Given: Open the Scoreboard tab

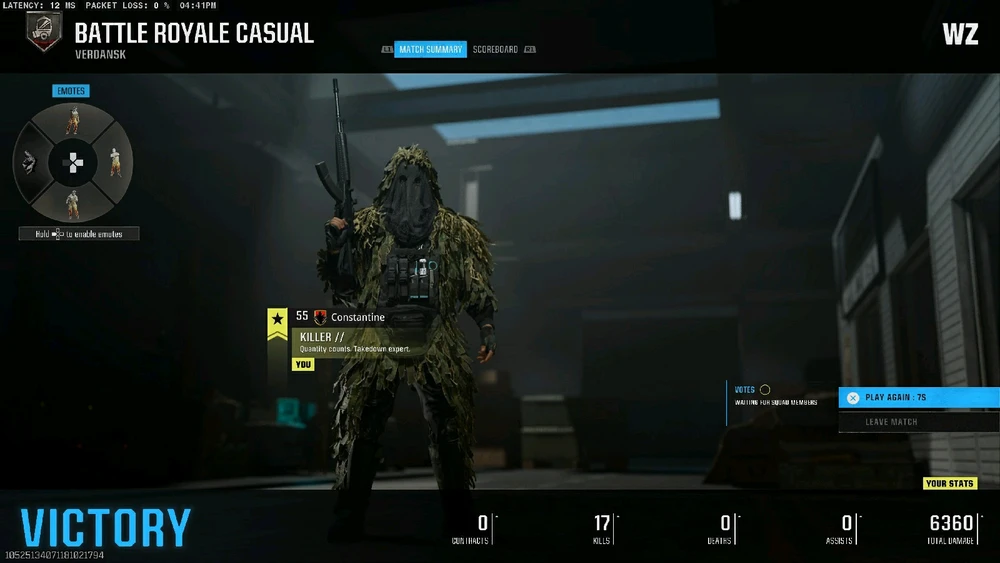Looking at the screenshot, I should click(x=495, y=49).
